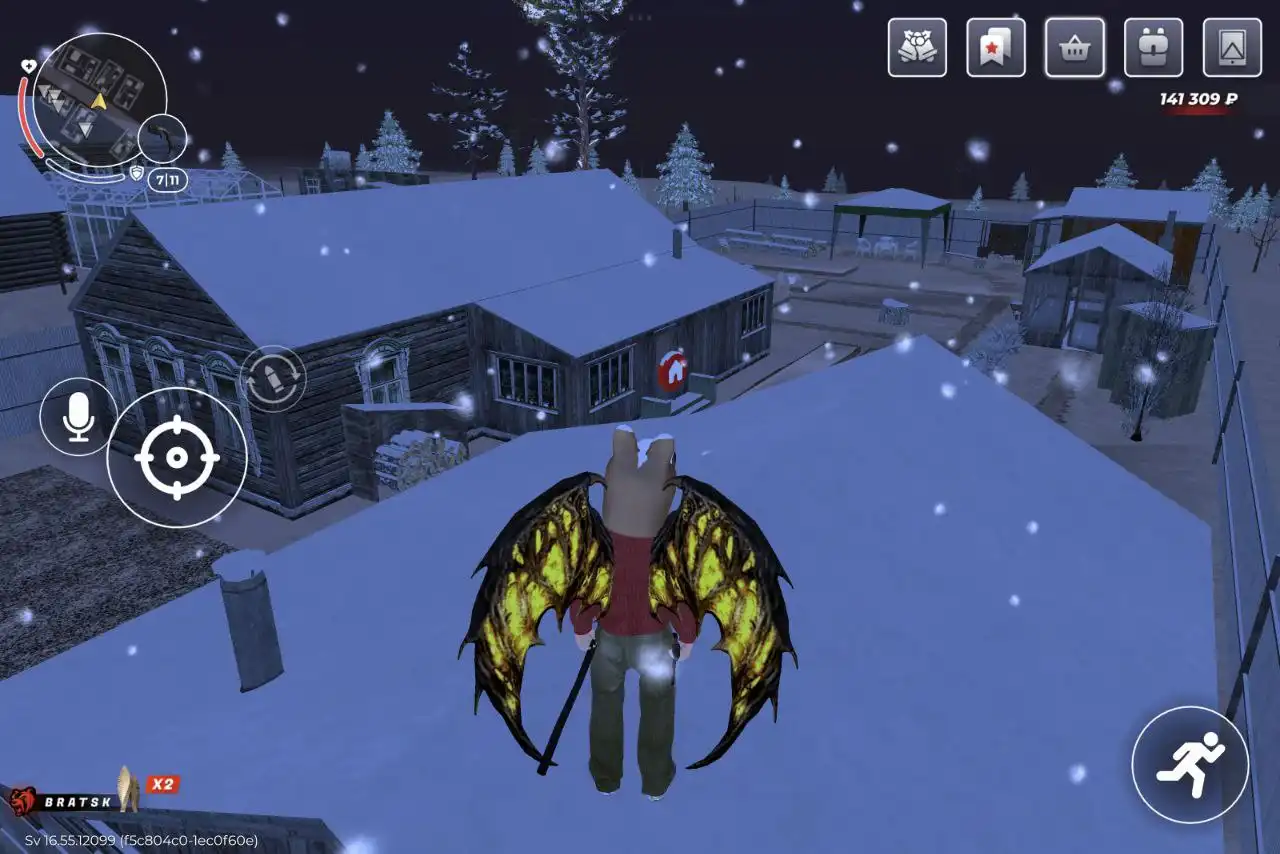Viewport: 1280px width, 854px height.
Task: Open the tablet device menu
Action: [1232, 47]
